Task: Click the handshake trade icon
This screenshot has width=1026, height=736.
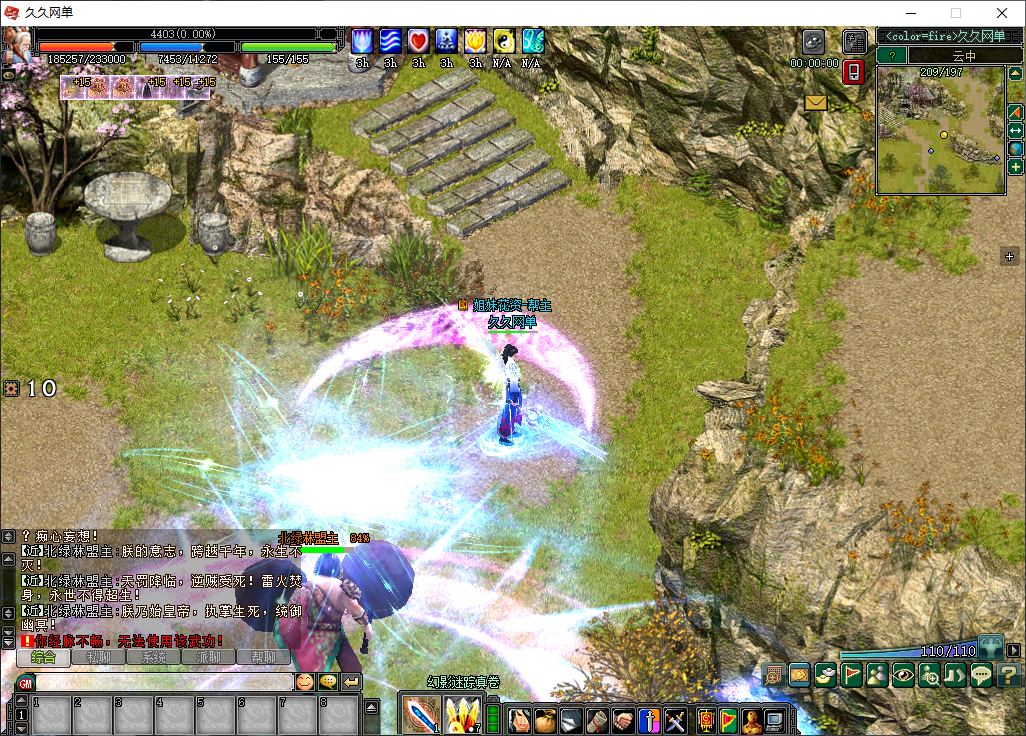Action: click(x=623, y=719)
